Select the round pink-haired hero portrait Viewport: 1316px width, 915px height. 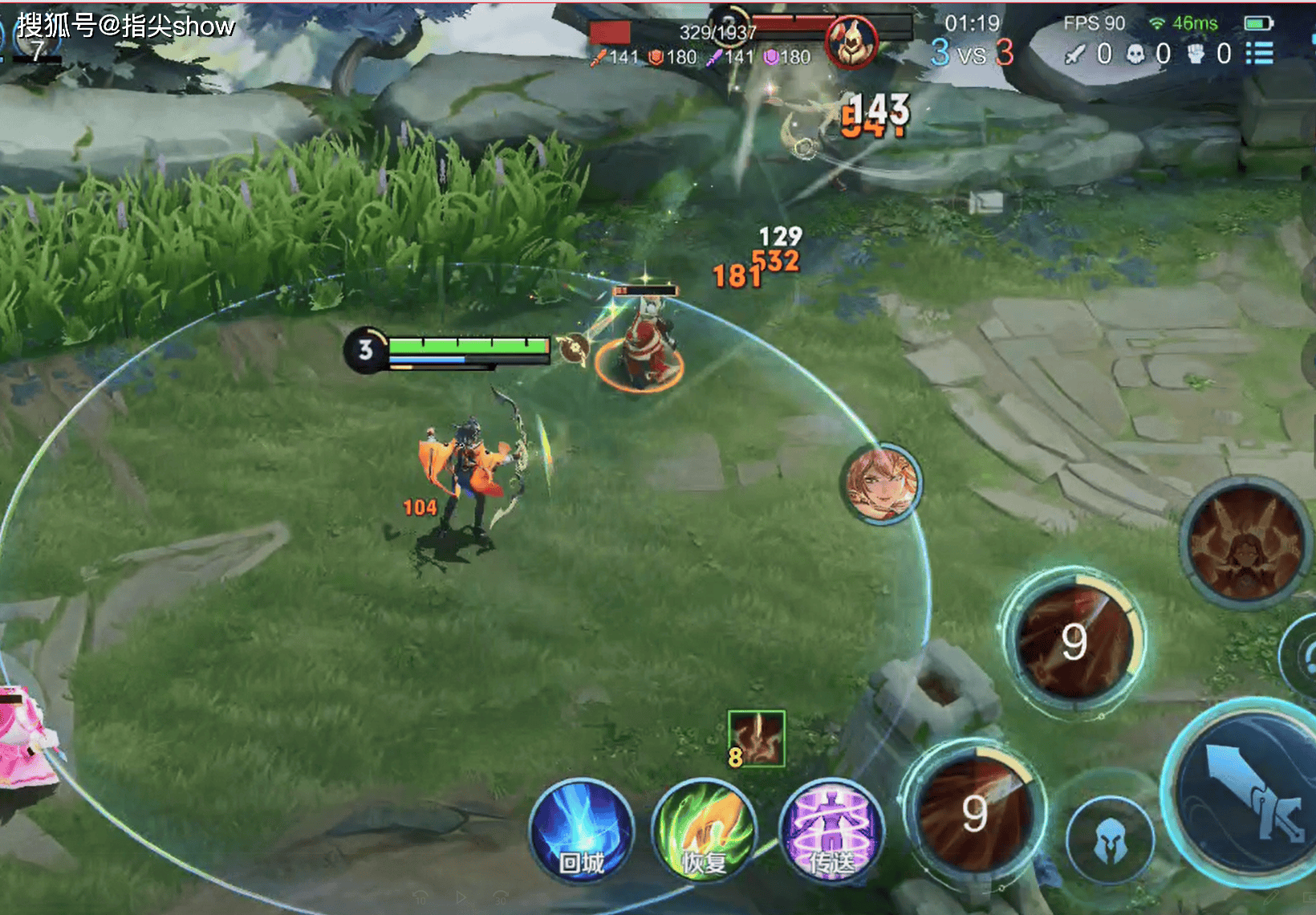[x=882, y=483]
